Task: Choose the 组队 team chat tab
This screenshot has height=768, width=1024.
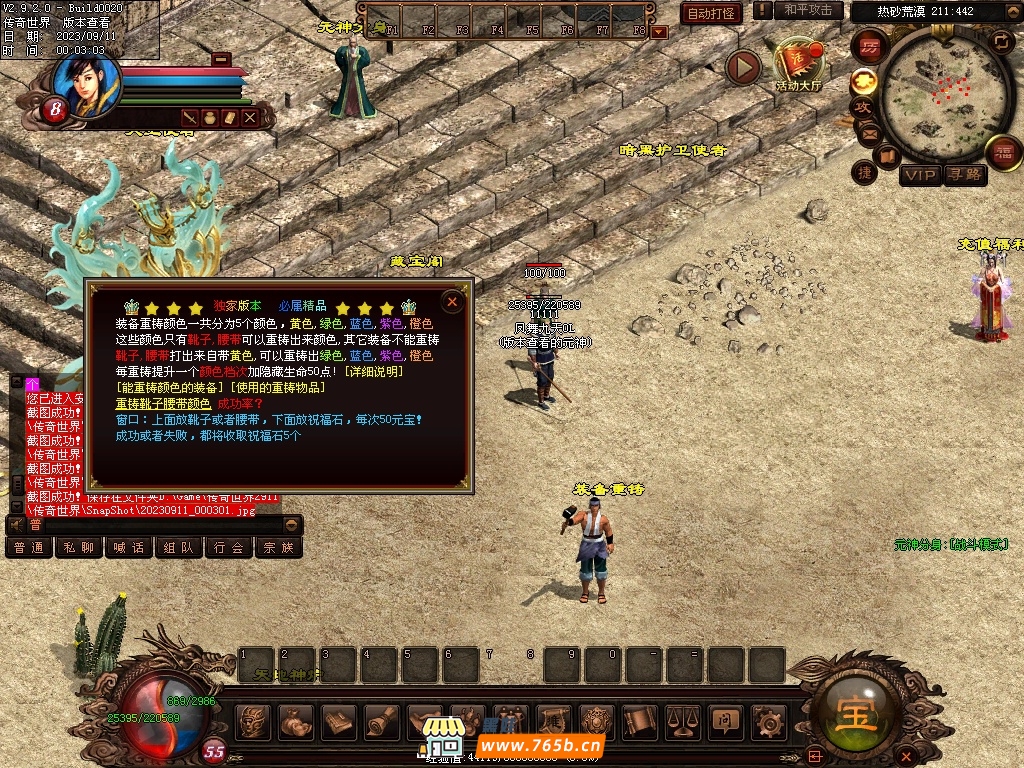Action: (x=179, y=548)
